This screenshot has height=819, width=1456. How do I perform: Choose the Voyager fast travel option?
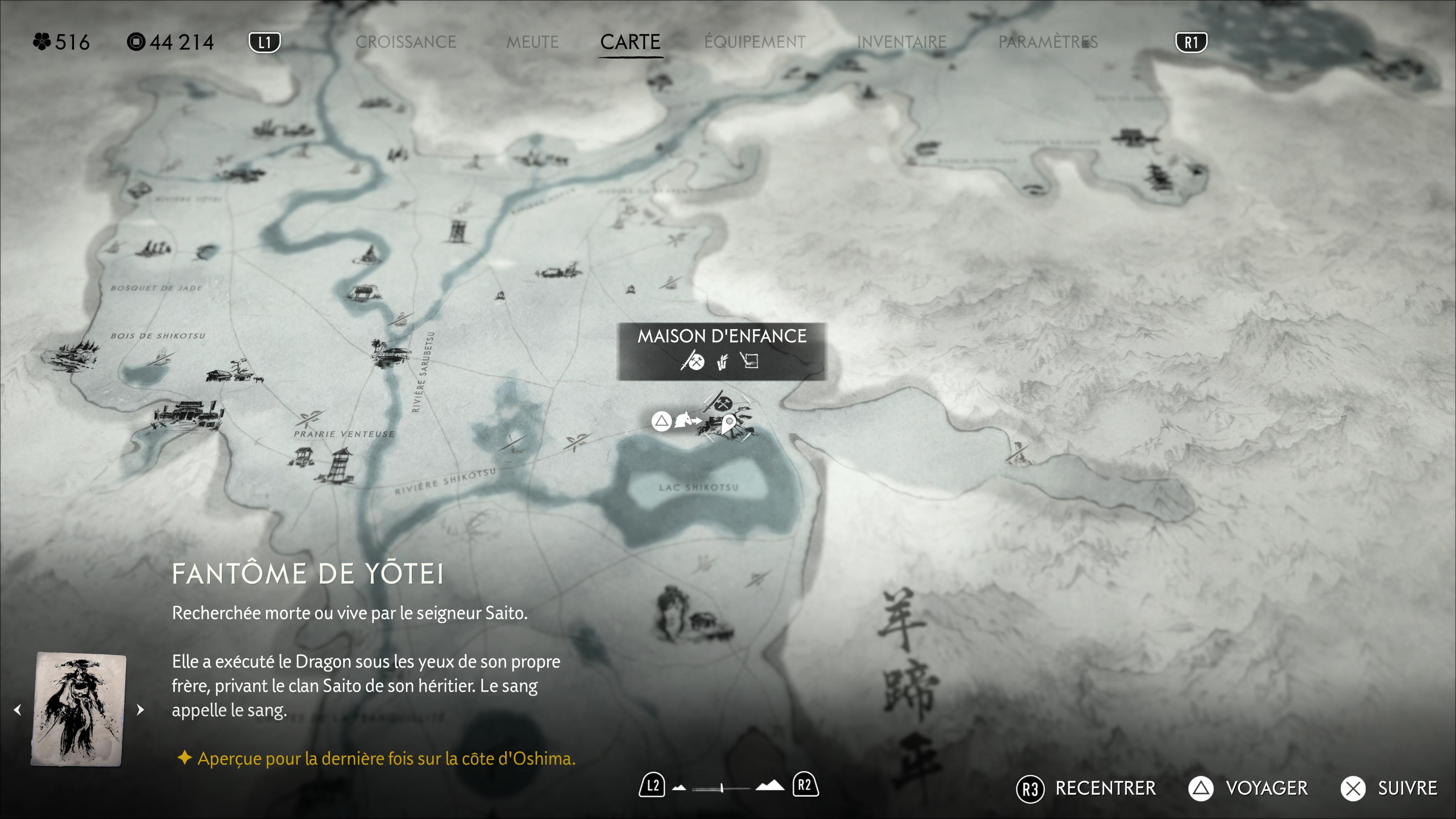pyautogui.click(x=1248, y=788)
